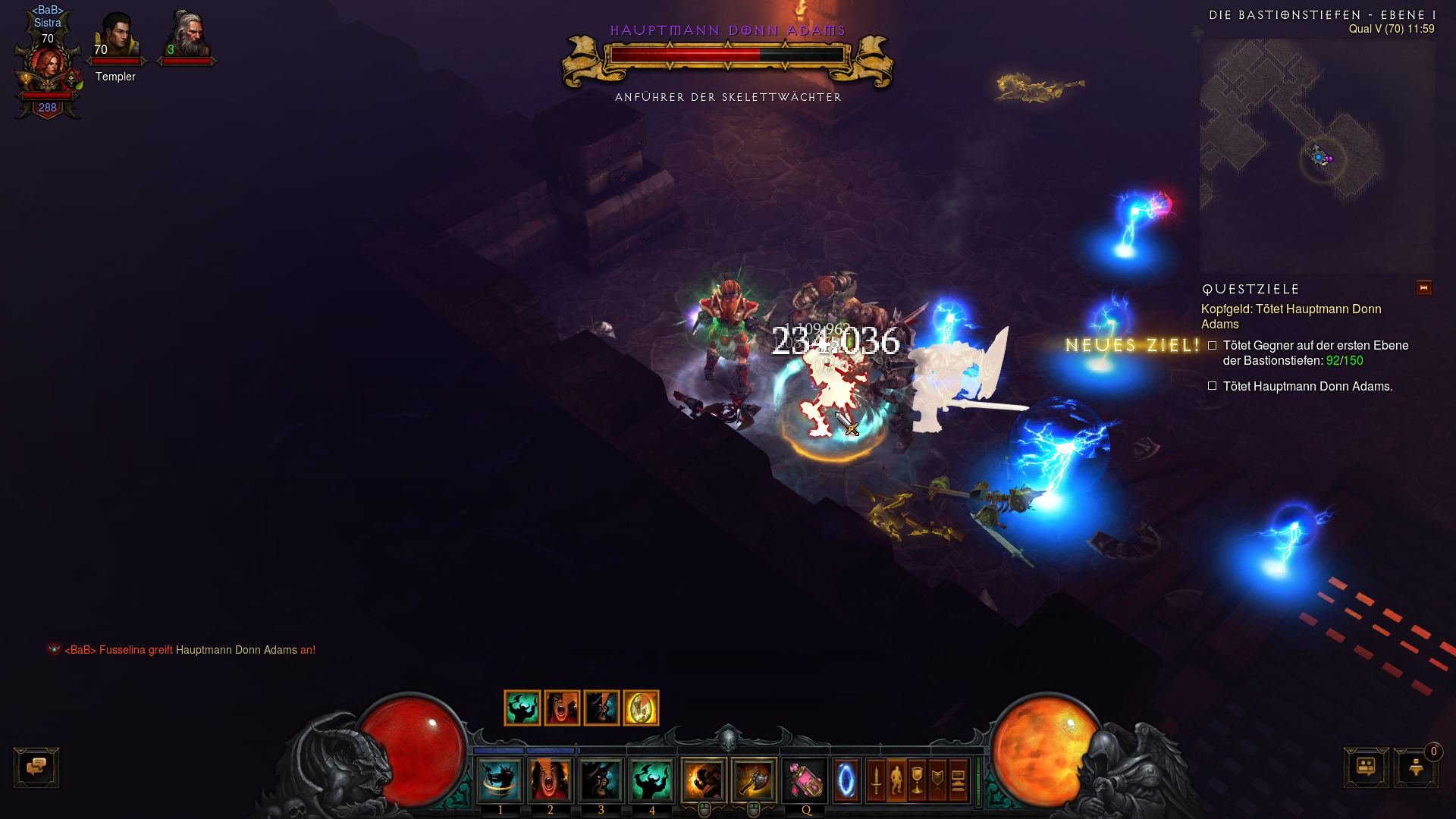Viewport: 1456px width, 819px height.
Task: Open achievements with the goblet icon
Action: tap(917, 780)
